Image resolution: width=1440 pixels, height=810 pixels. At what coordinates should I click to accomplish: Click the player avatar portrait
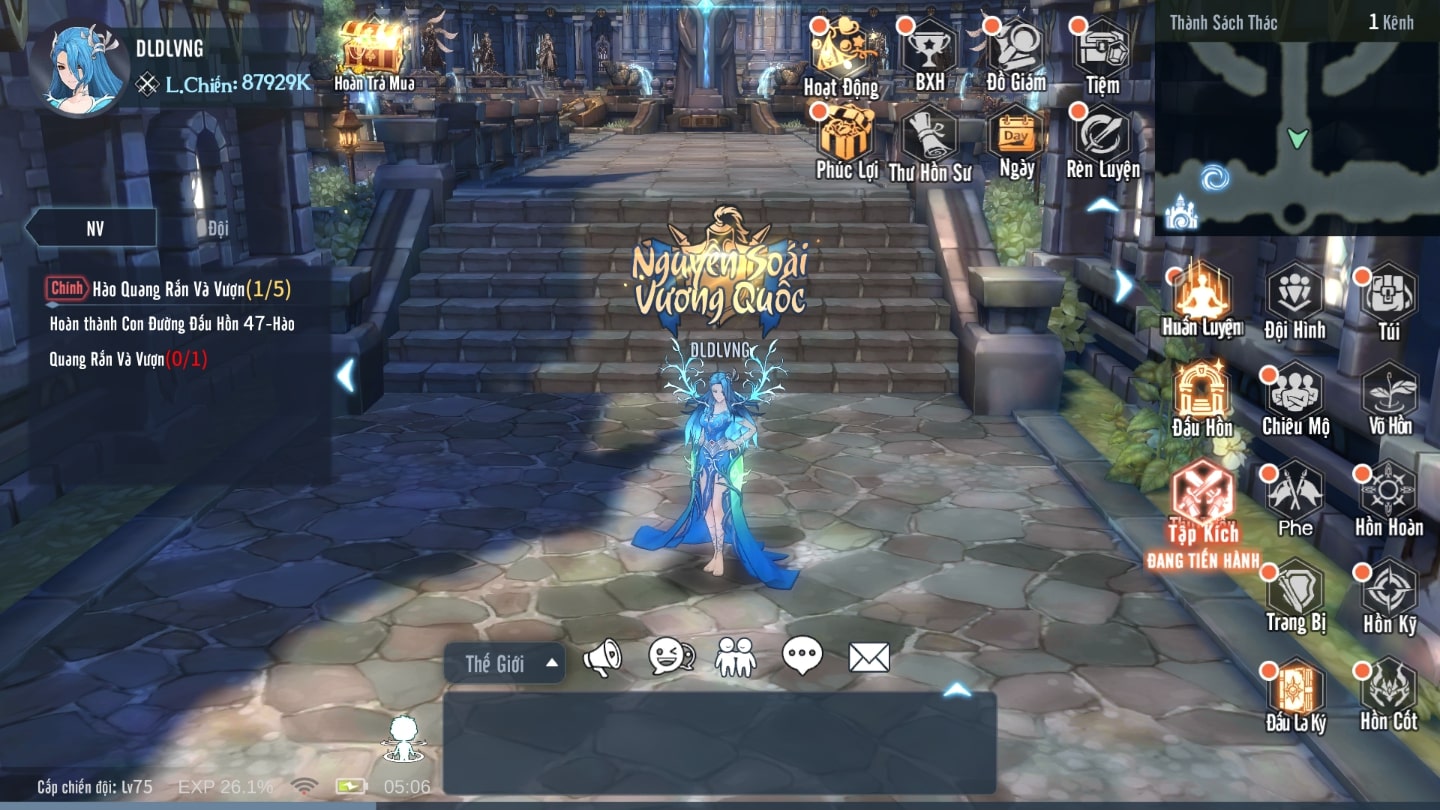80,67
